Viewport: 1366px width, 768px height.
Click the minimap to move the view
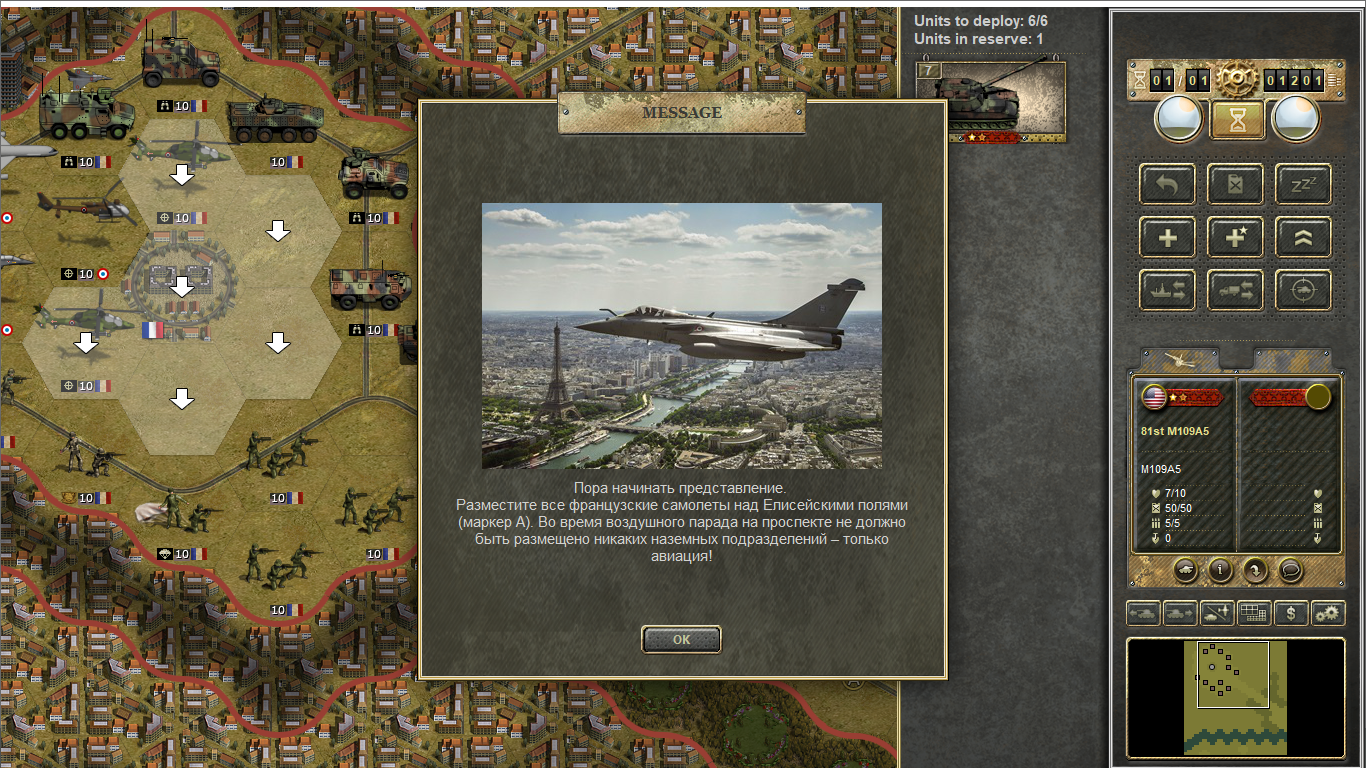(x=1236, y=697)
